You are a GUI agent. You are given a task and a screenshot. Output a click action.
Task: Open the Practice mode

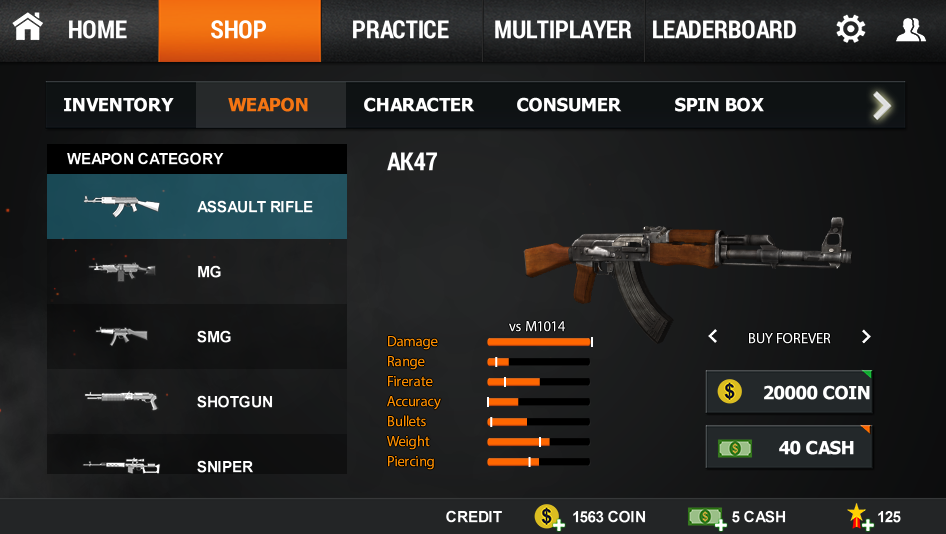(x=400, y=30)
